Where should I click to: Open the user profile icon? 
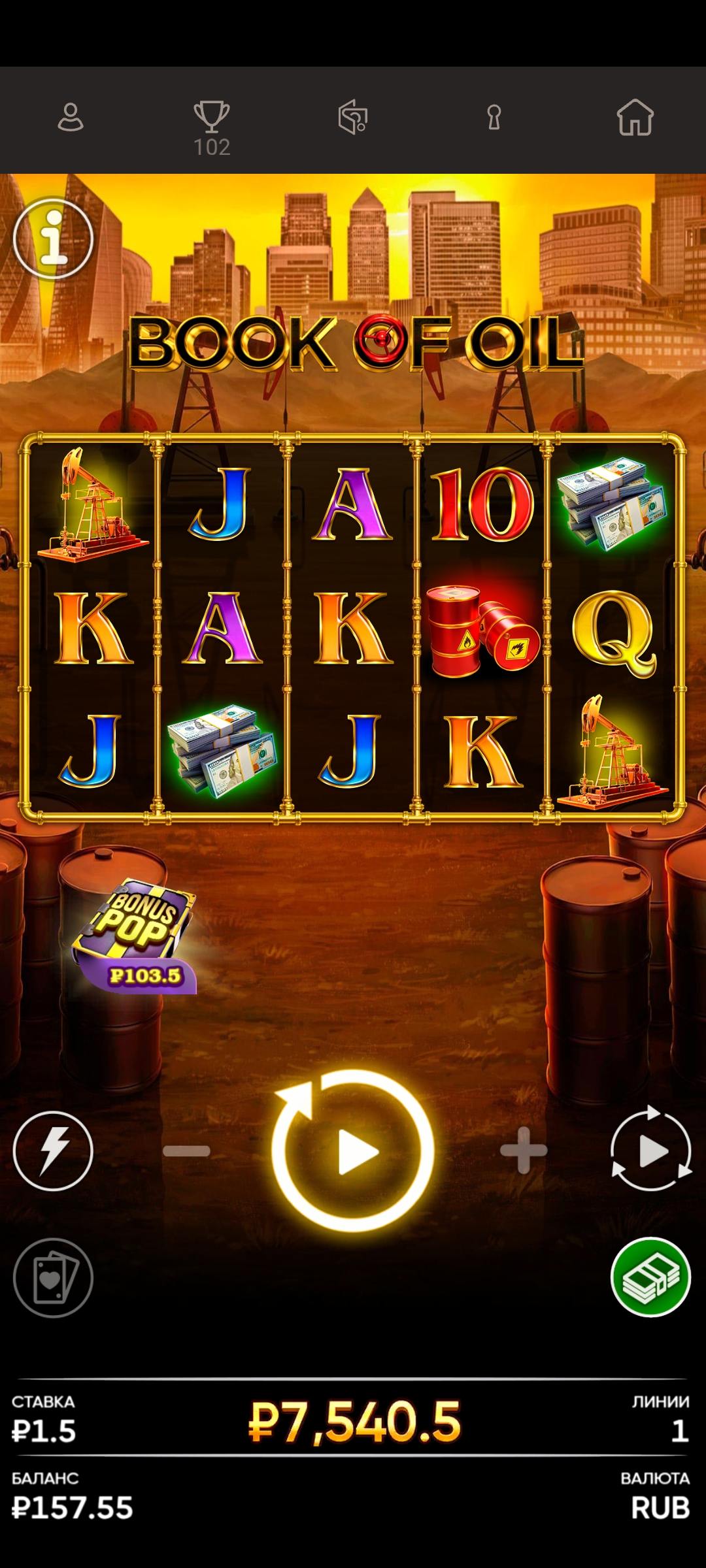71,118
